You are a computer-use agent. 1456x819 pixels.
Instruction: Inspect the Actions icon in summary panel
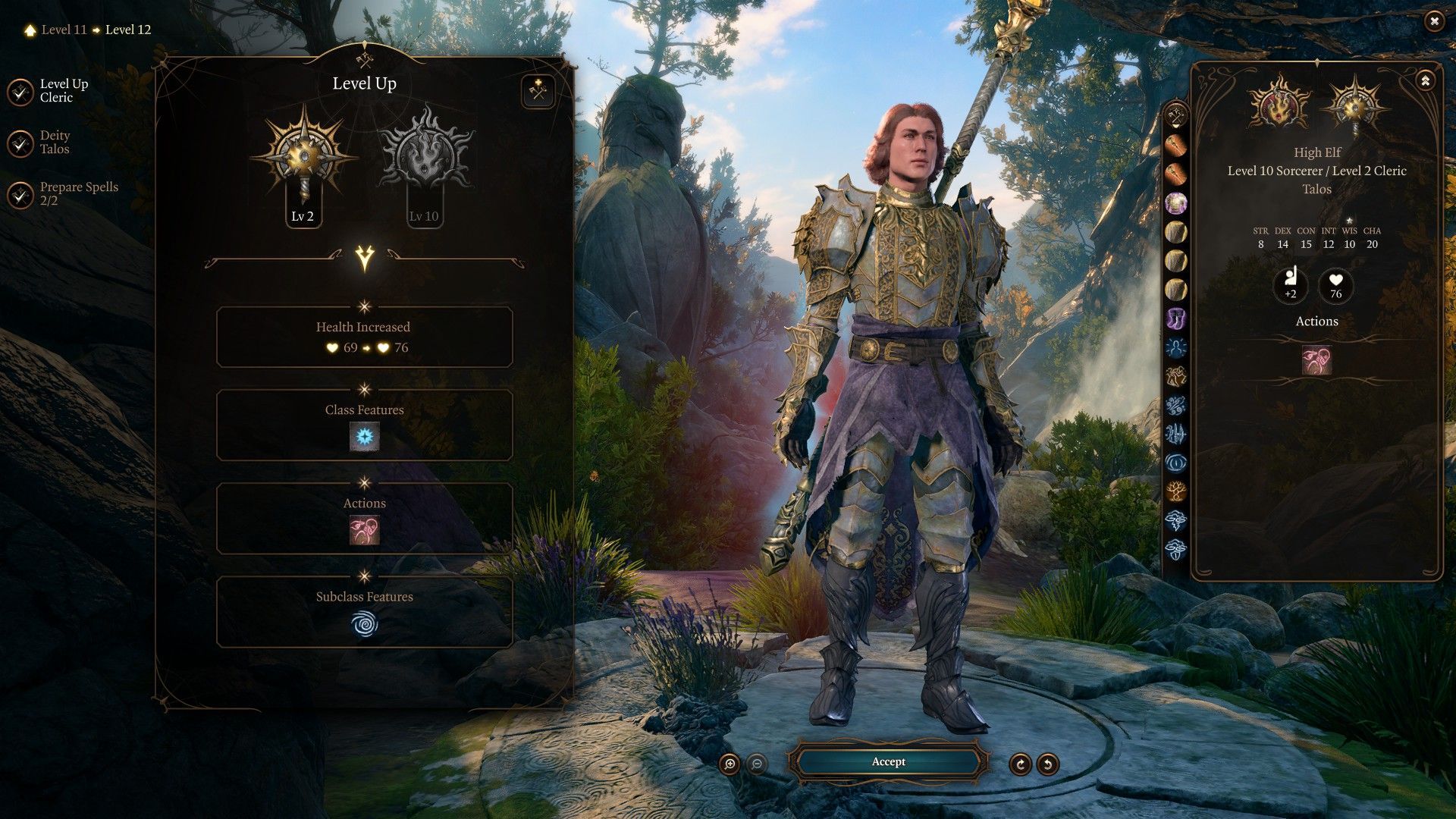pos(1316,360)
